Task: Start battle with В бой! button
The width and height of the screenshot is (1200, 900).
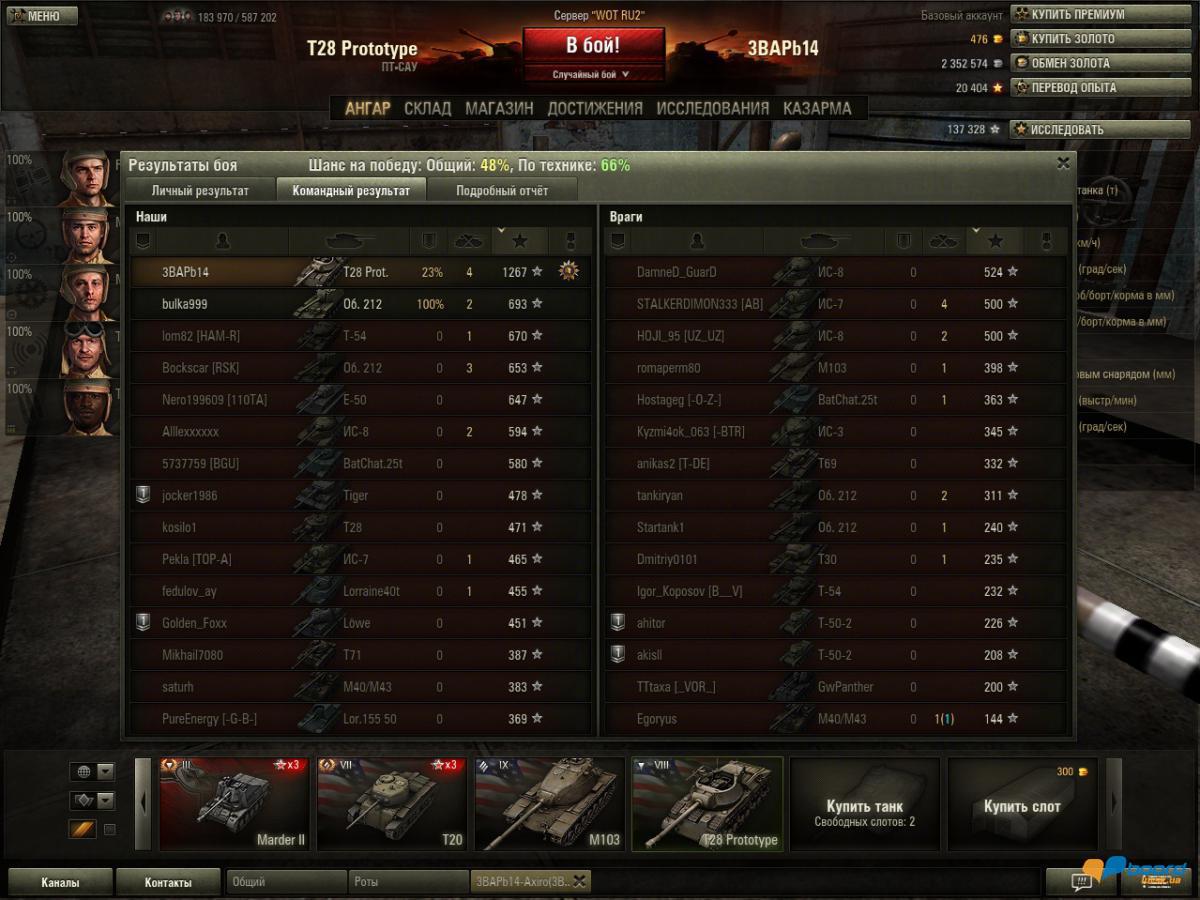Action: (x=593, y=46)
